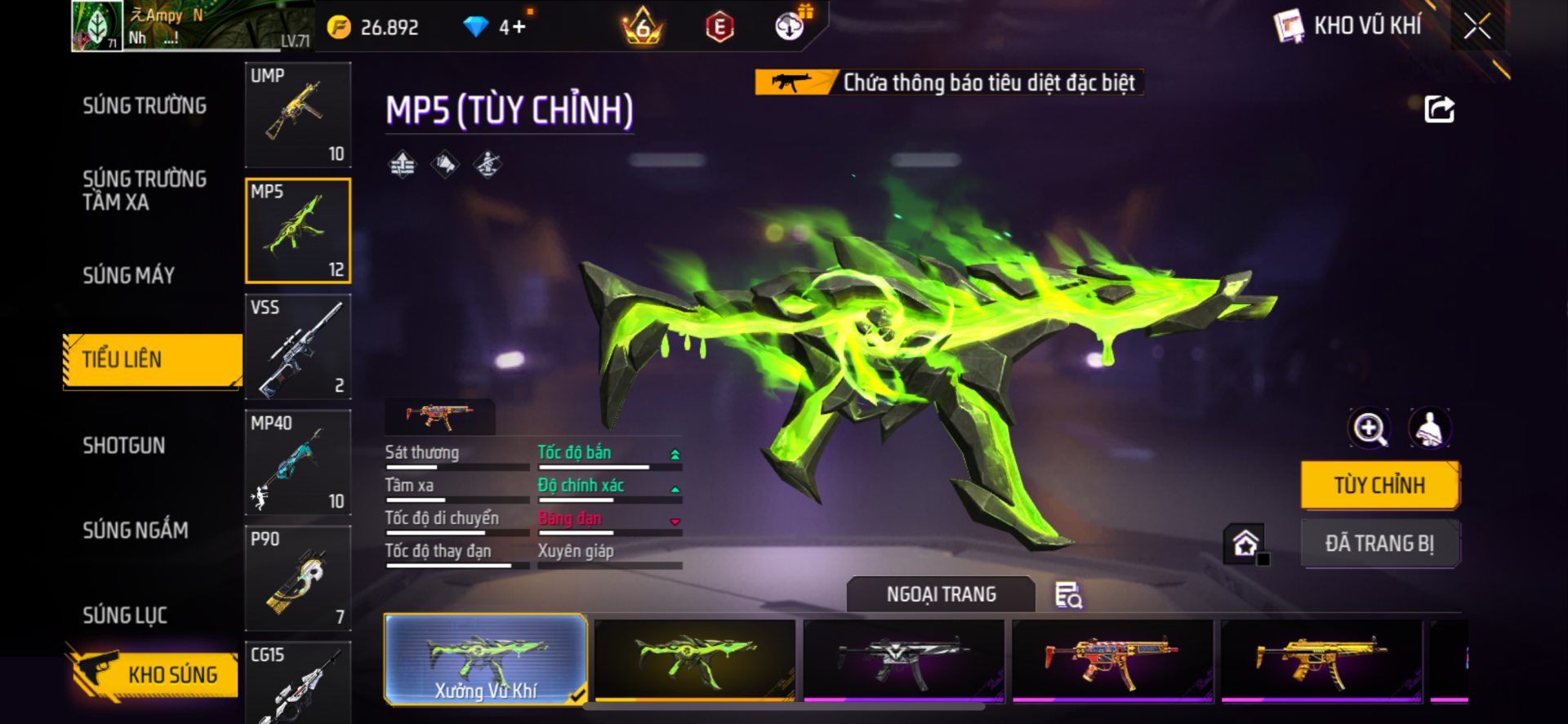Click the ĐÃ TRANG BỊ equipped button
1568x724 pixels.
click(1379, 544)
